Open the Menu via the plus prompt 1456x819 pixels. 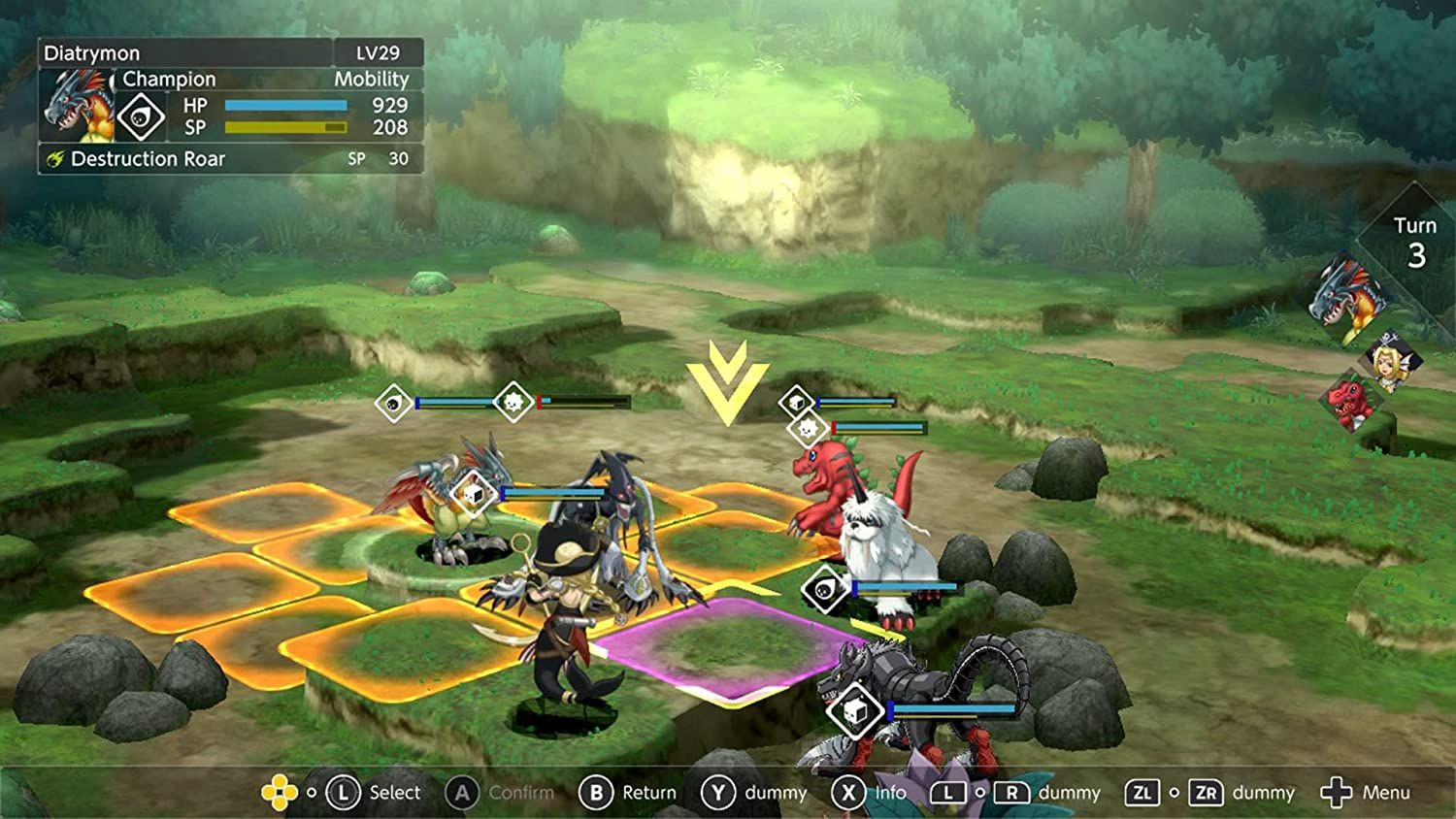click(1338, 793)
